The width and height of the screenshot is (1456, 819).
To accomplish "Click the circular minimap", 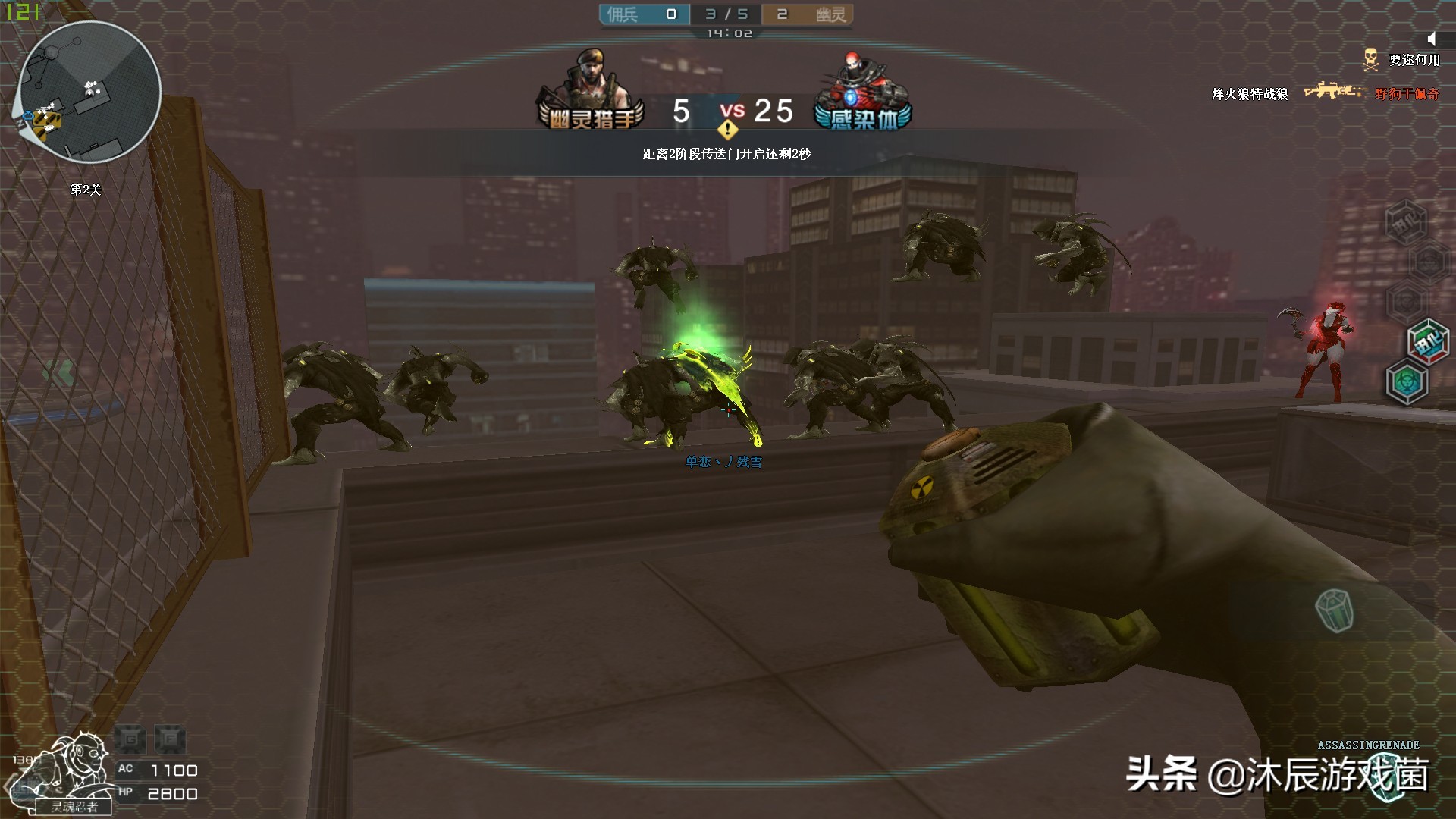I will (x=88, y=91).
